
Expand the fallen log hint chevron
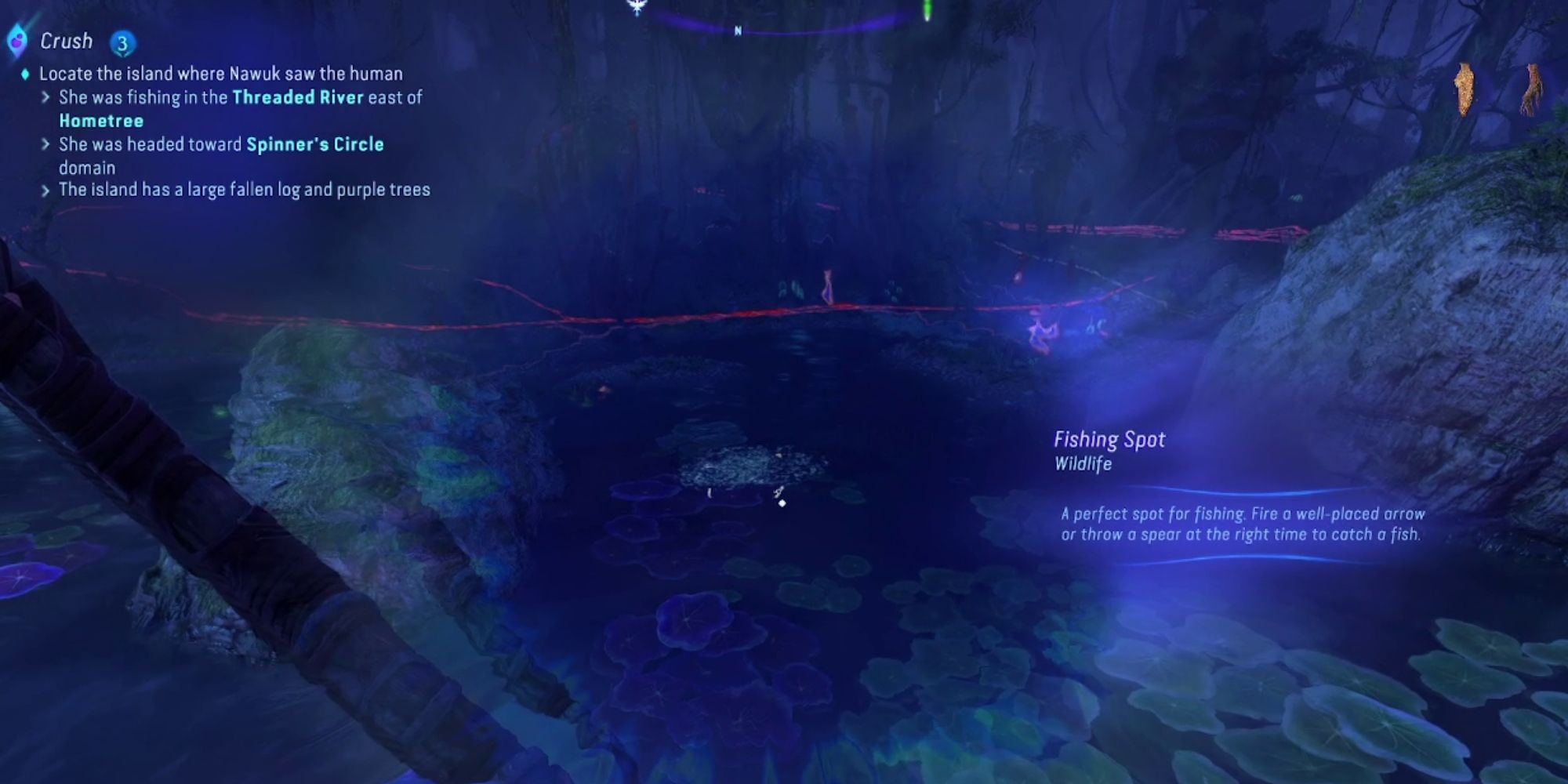point(45,189)
